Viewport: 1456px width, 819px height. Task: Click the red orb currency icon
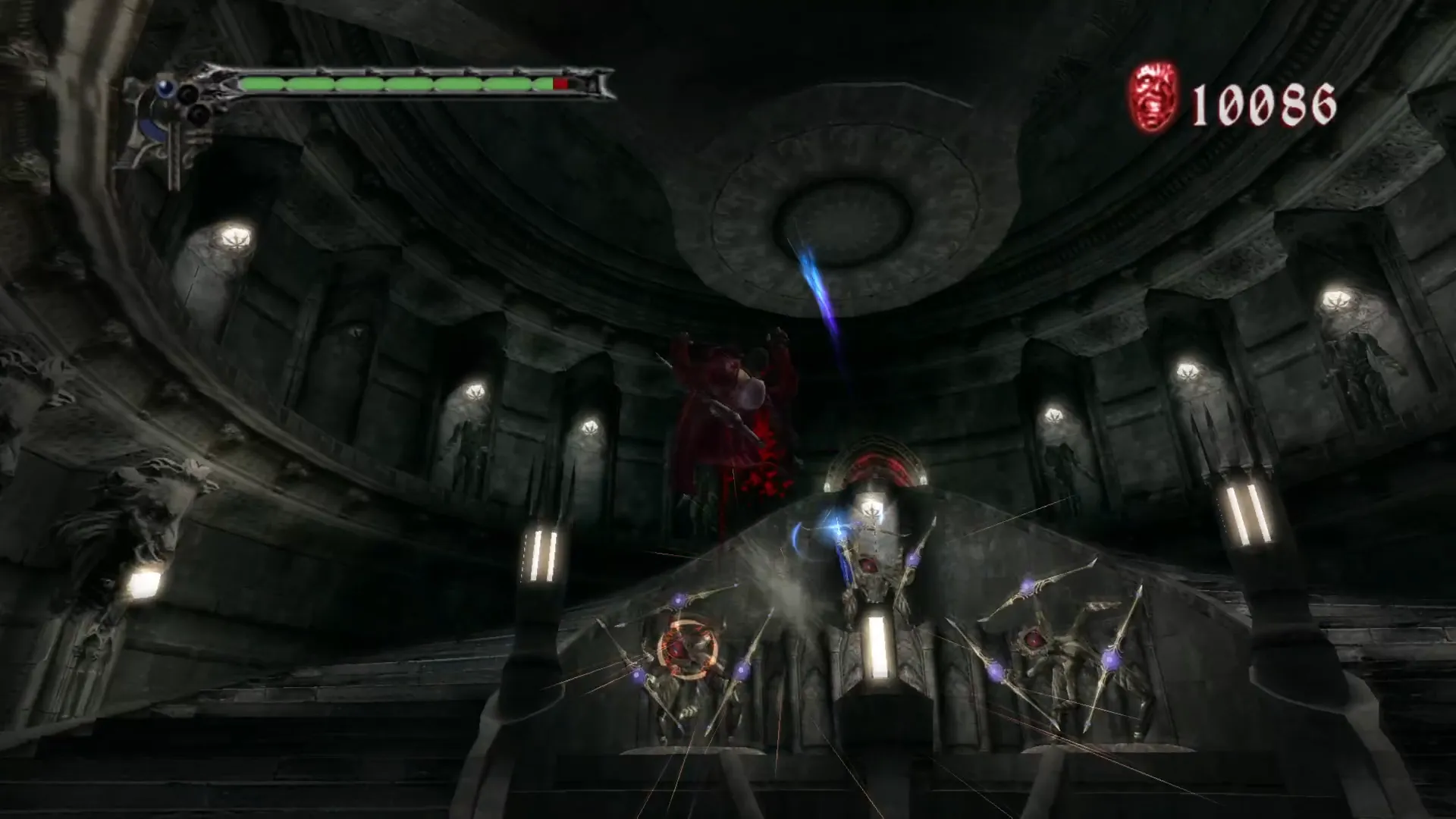[x=1154, y=99]
